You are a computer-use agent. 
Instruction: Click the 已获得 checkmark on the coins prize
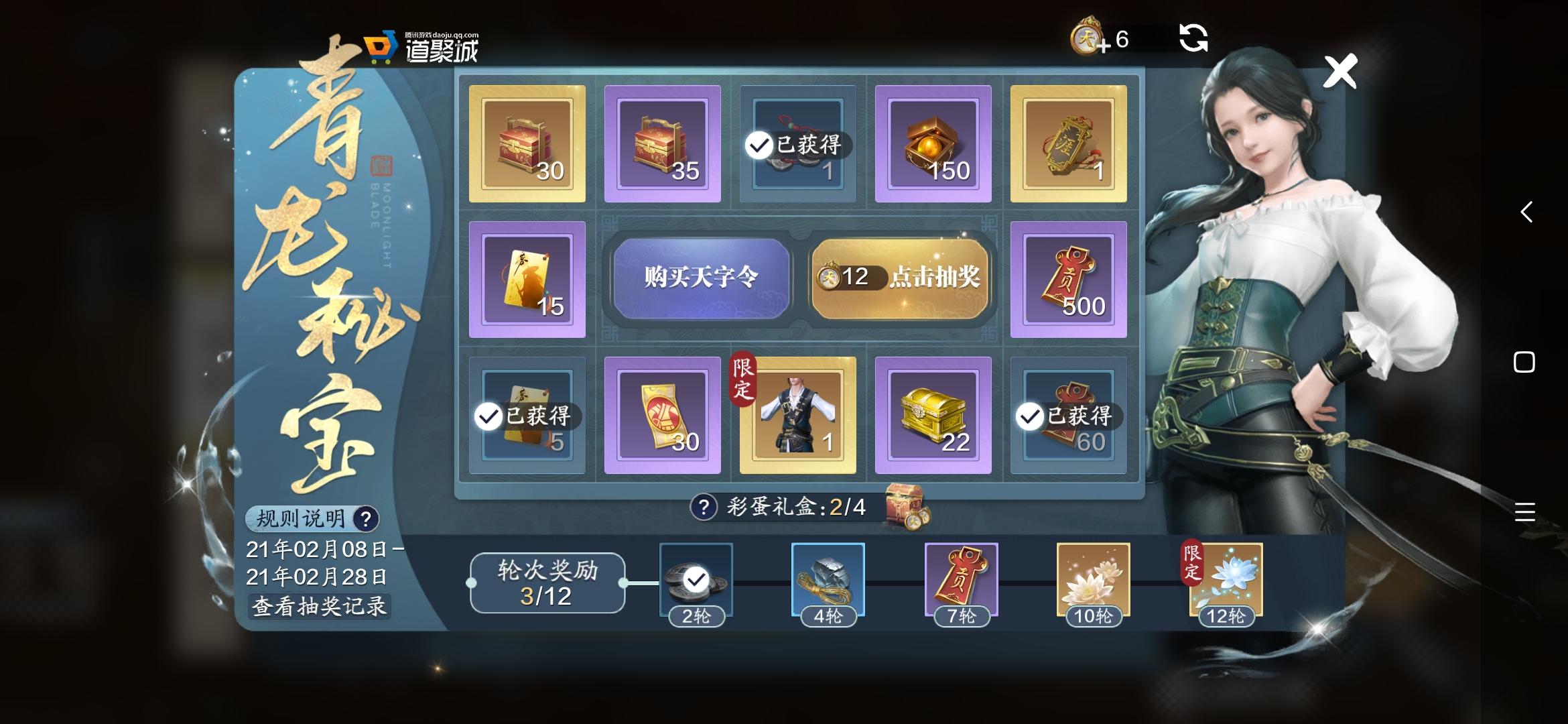[x=759, y=143]
